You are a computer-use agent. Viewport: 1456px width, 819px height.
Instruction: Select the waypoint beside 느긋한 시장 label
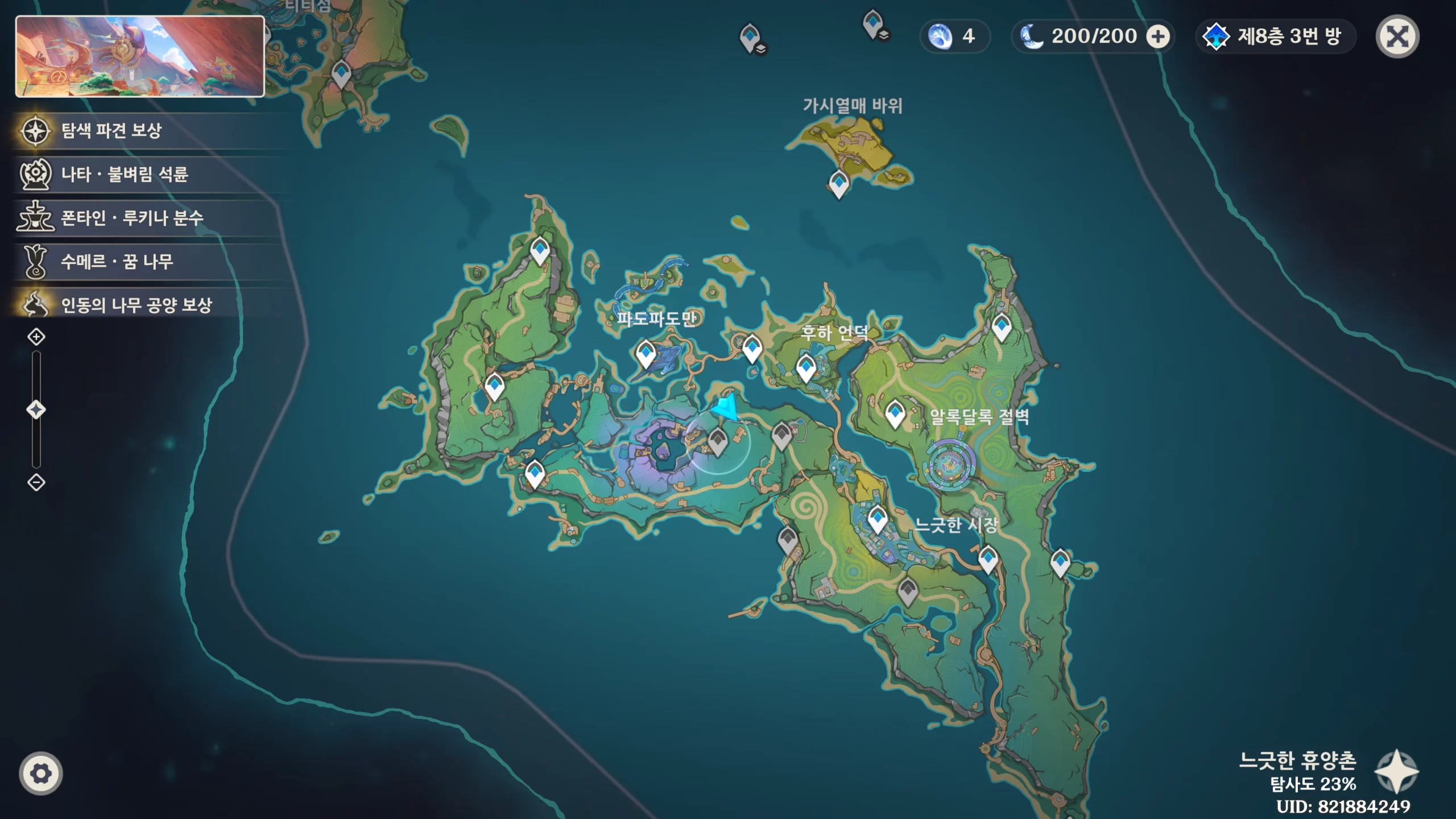[x=877, y=519]
